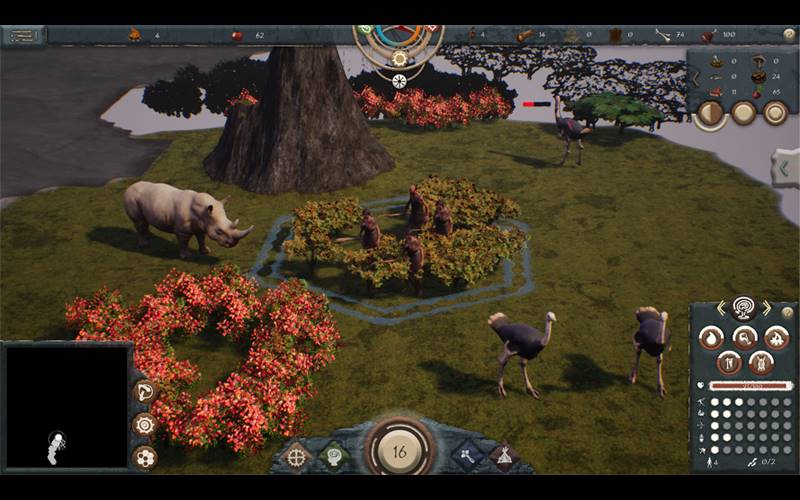
Task: Activate the crosshair target button
Action: tap(296, 457)
